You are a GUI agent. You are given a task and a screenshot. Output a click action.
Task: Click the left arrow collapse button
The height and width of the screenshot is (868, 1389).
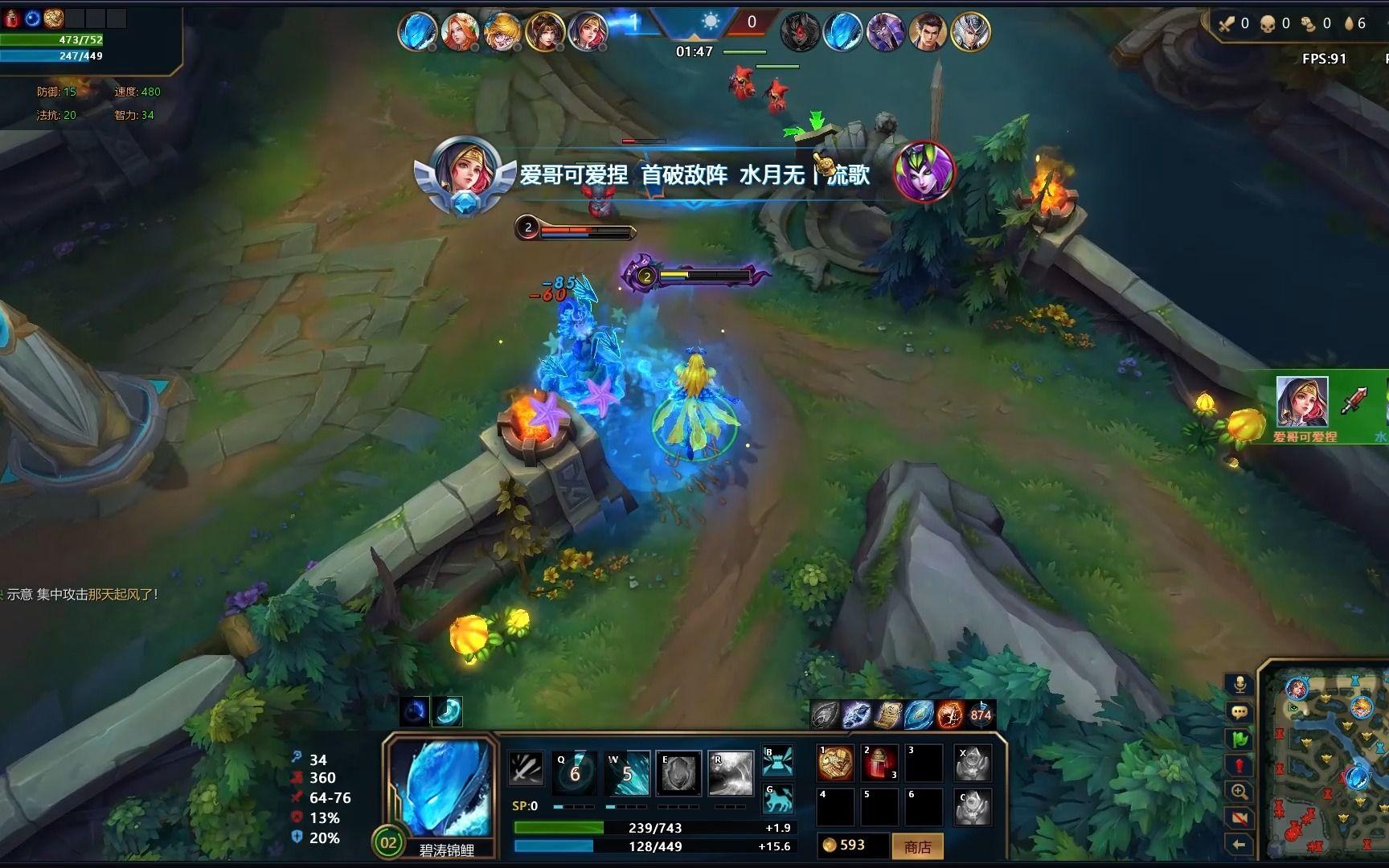[x=1239, y=844]
